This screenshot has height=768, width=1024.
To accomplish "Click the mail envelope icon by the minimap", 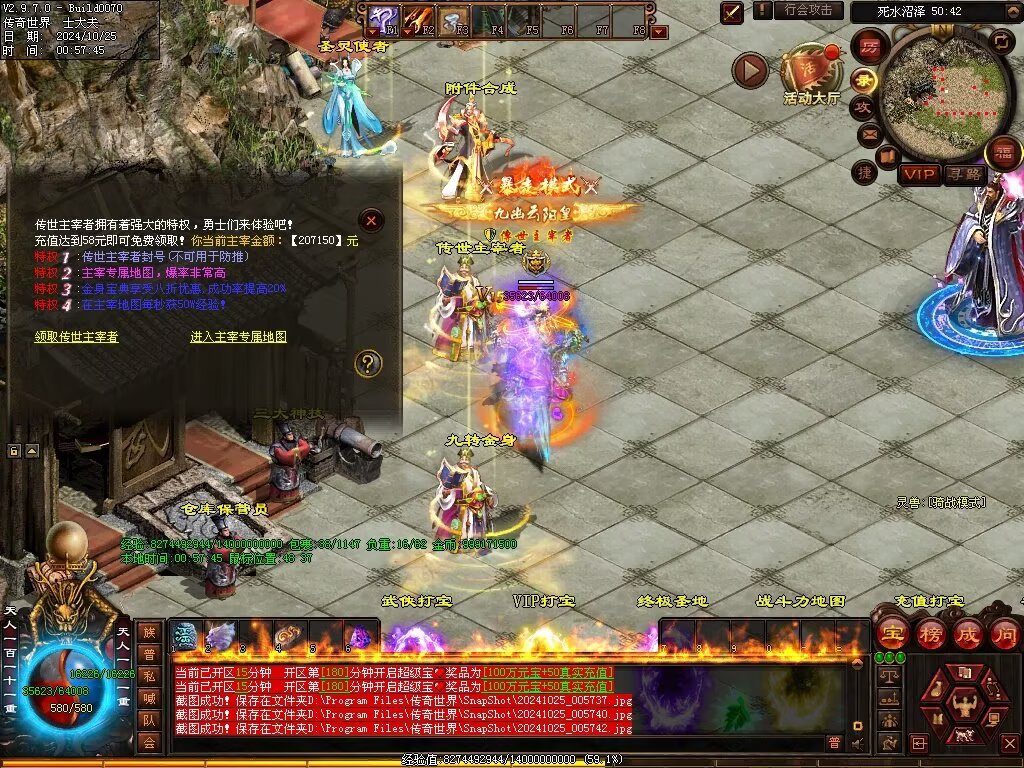I will pos(867,132).
